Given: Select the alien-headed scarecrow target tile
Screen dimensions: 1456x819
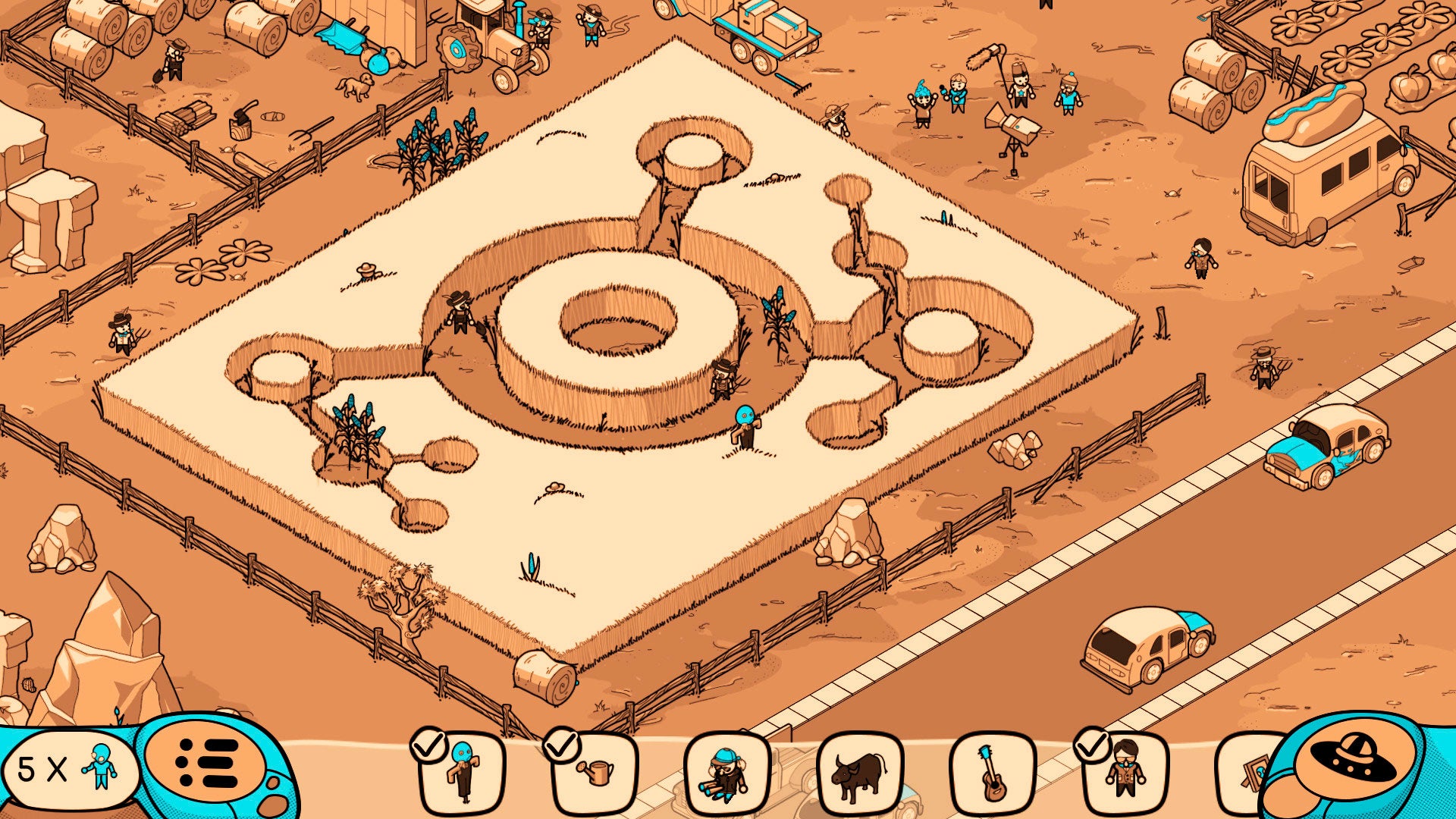Looking at the screenshot, I should pos(462,772).
